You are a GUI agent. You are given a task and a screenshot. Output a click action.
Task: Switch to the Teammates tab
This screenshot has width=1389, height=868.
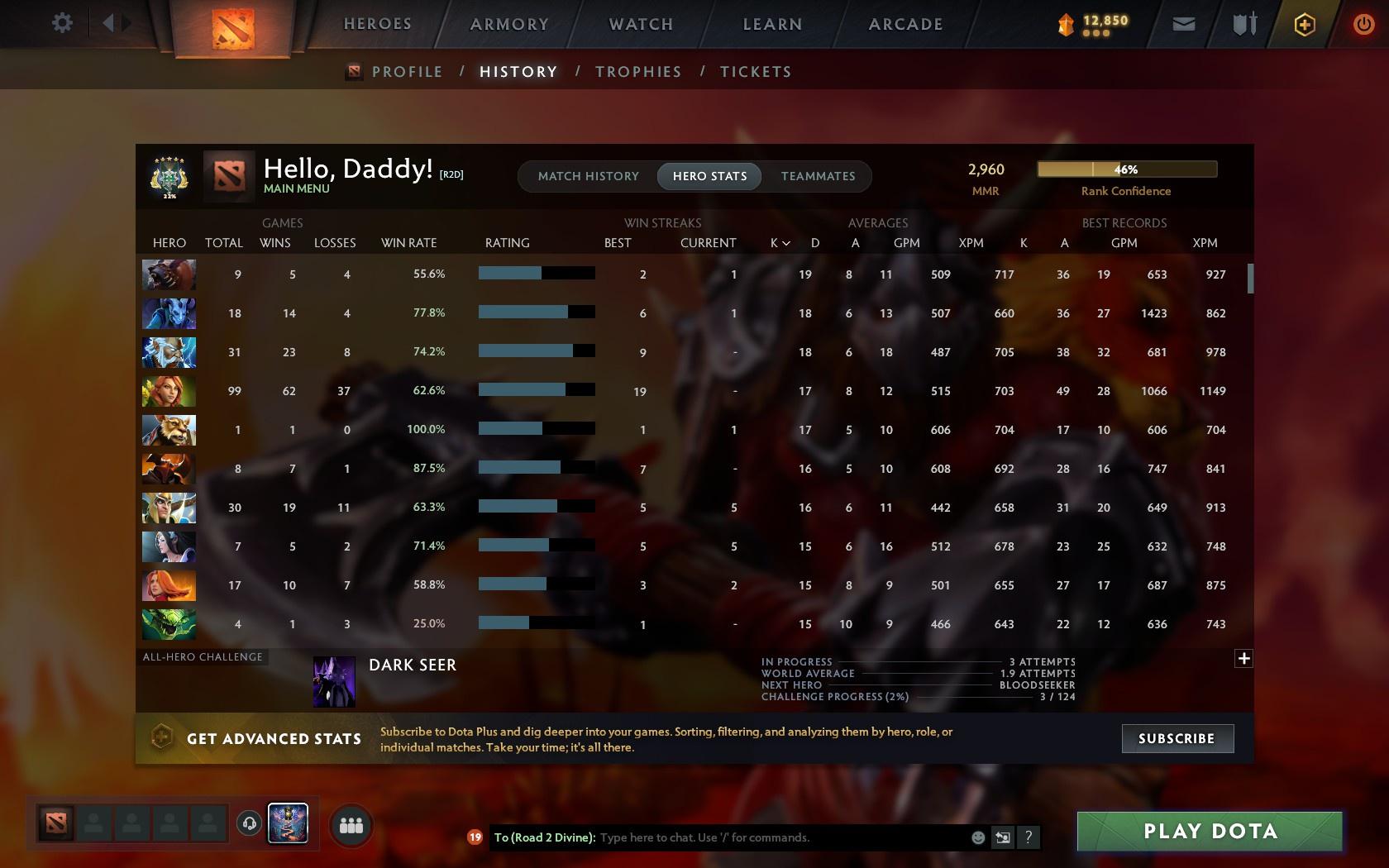click(817, 176)
